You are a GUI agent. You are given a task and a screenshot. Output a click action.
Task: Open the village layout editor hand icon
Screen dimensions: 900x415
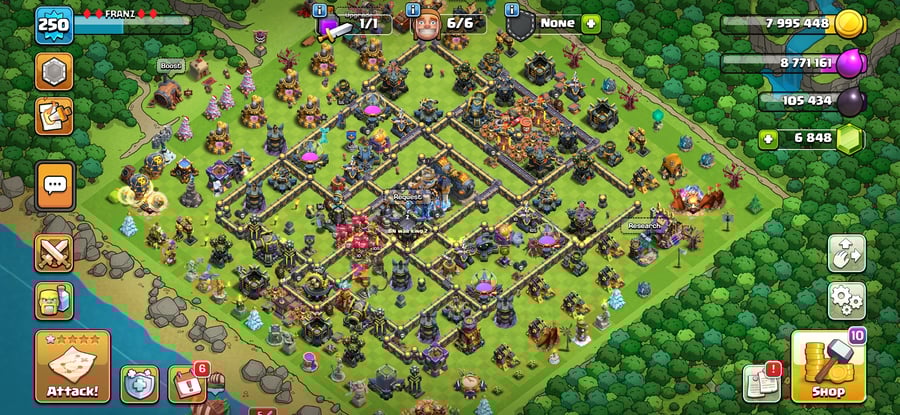tap(846, 253)
